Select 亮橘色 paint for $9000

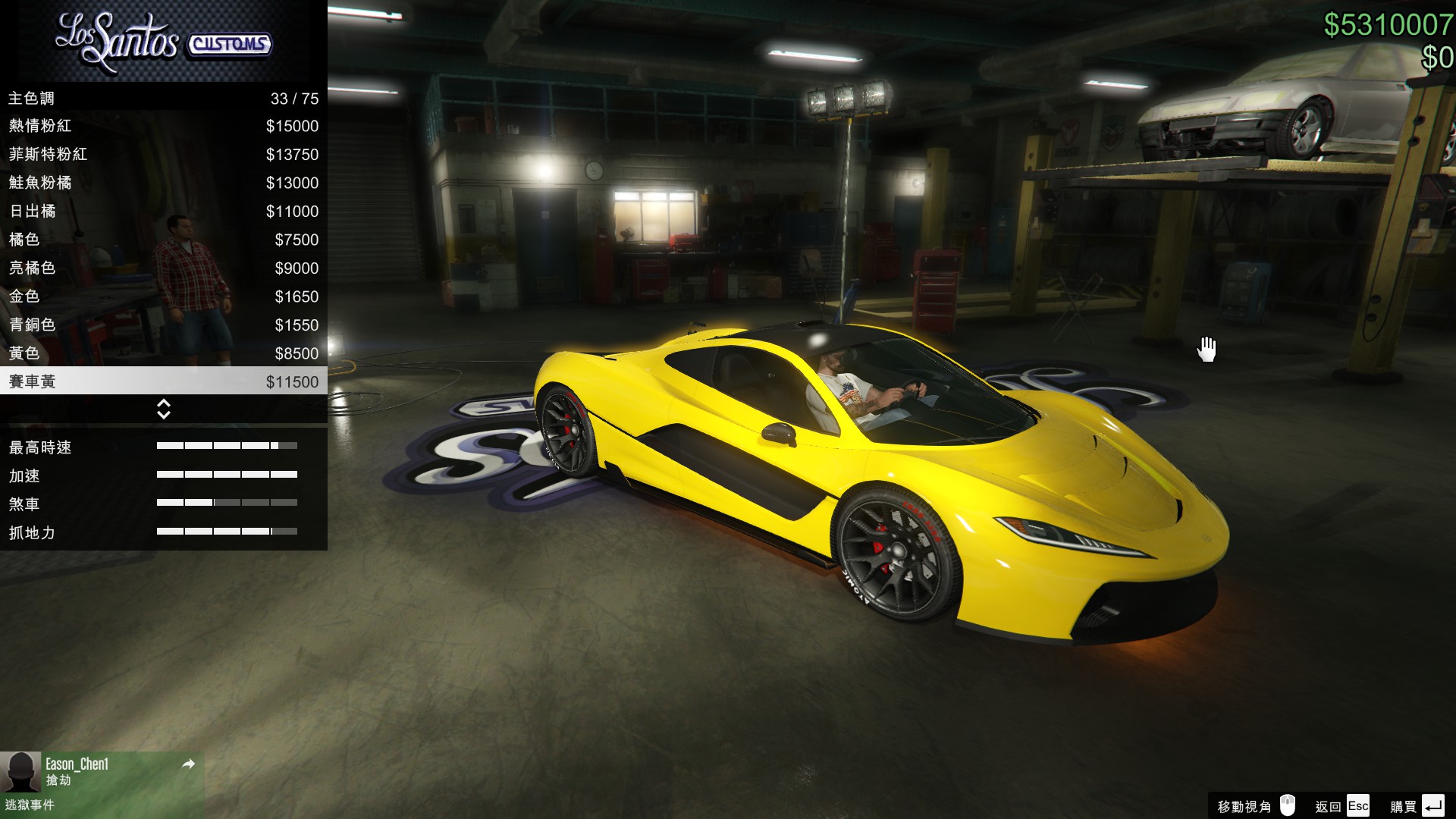pos(163,268)
